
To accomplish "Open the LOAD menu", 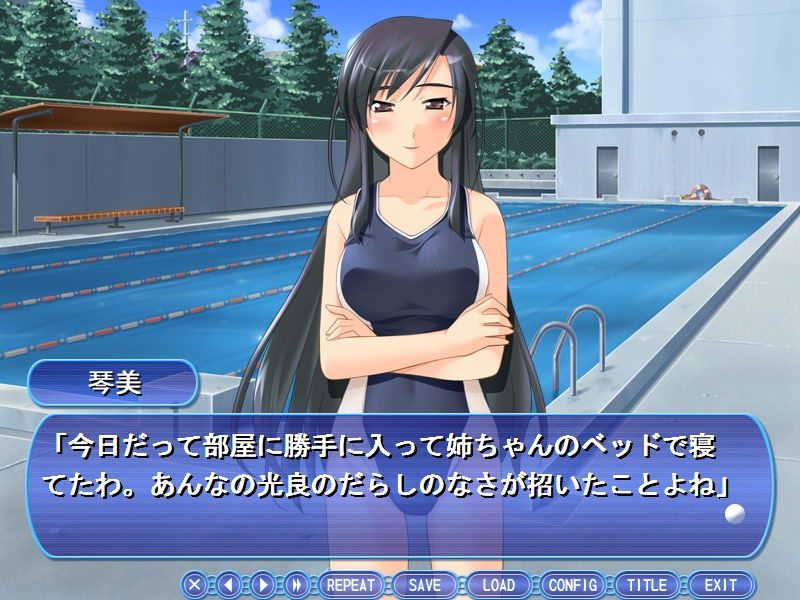I will 498,585.
